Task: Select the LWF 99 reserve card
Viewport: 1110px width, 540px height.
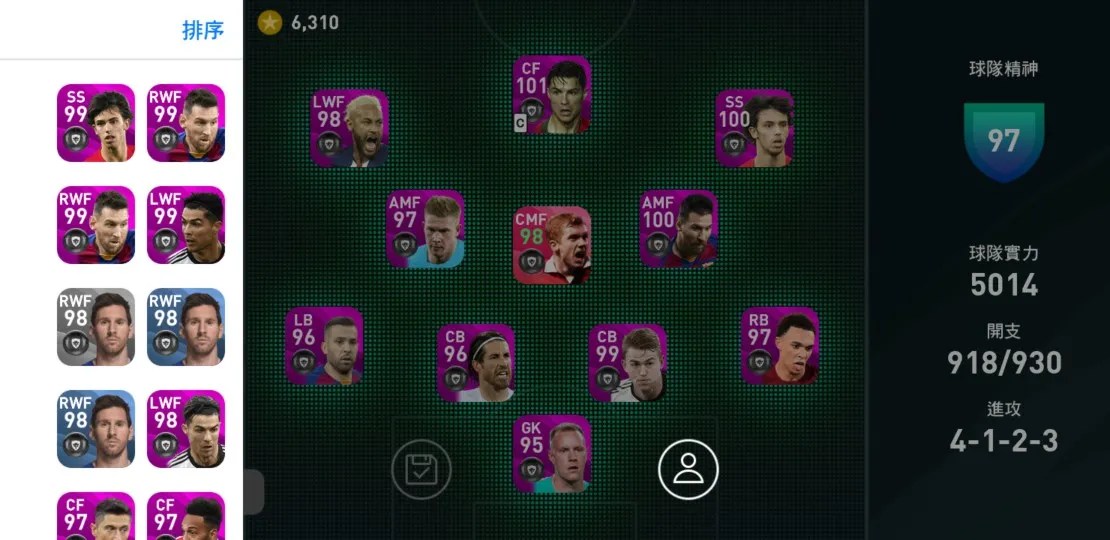Action: (x=186, y=225)
